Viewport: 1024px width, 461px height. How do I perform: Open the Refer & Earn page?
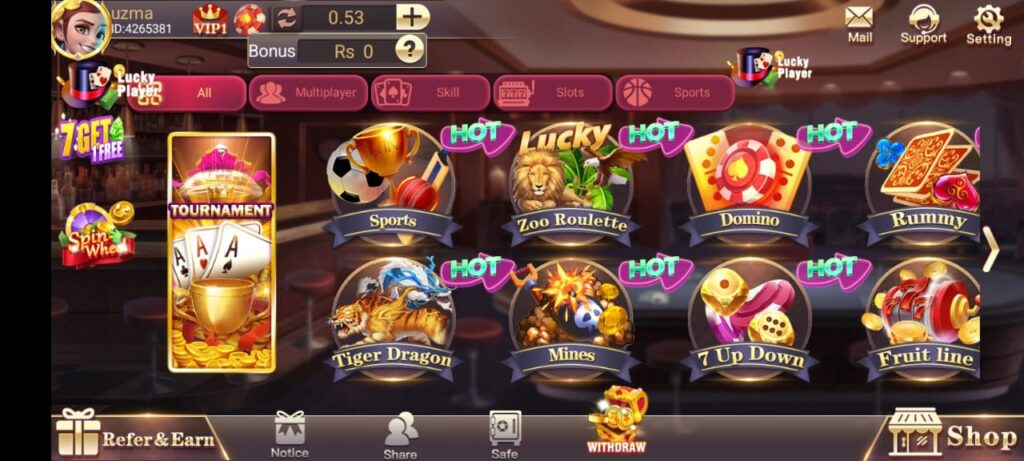pyautogui.click(x=137, y=436)
